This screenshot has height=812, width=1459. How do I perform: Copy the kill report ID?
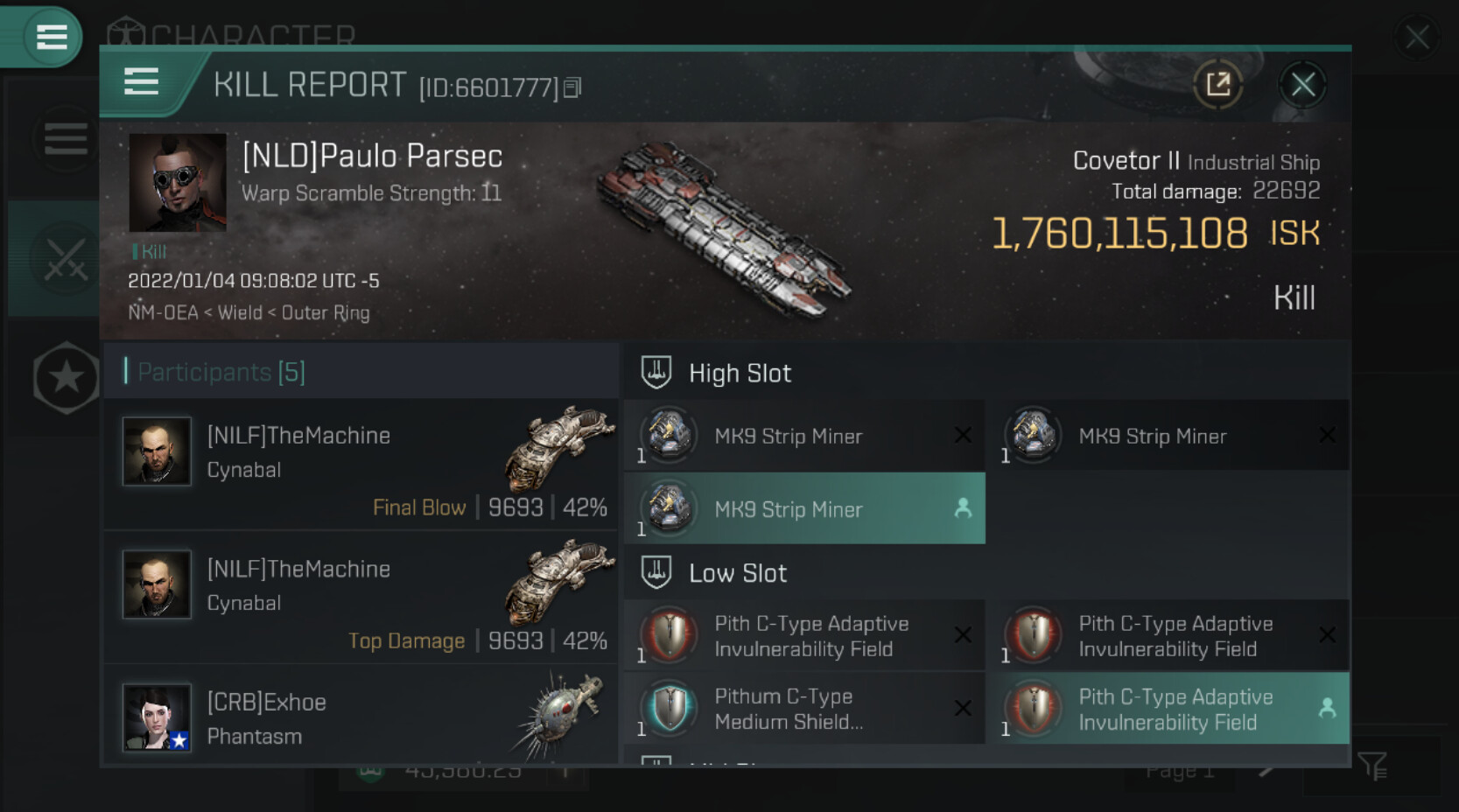572,87
